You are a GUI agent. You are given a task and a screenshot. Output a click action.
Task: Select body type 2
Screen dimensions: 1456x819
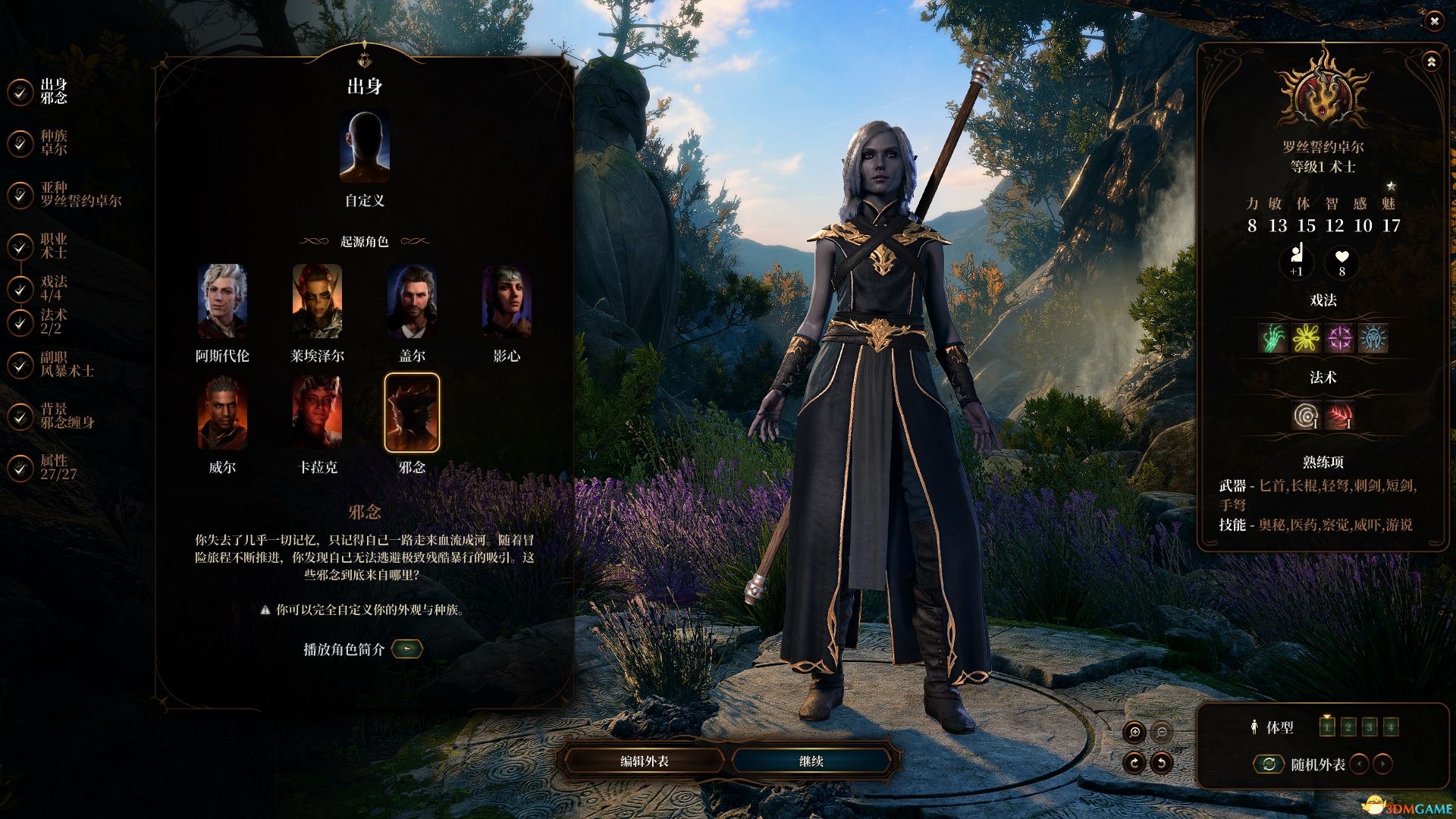tap(1348, 727)
